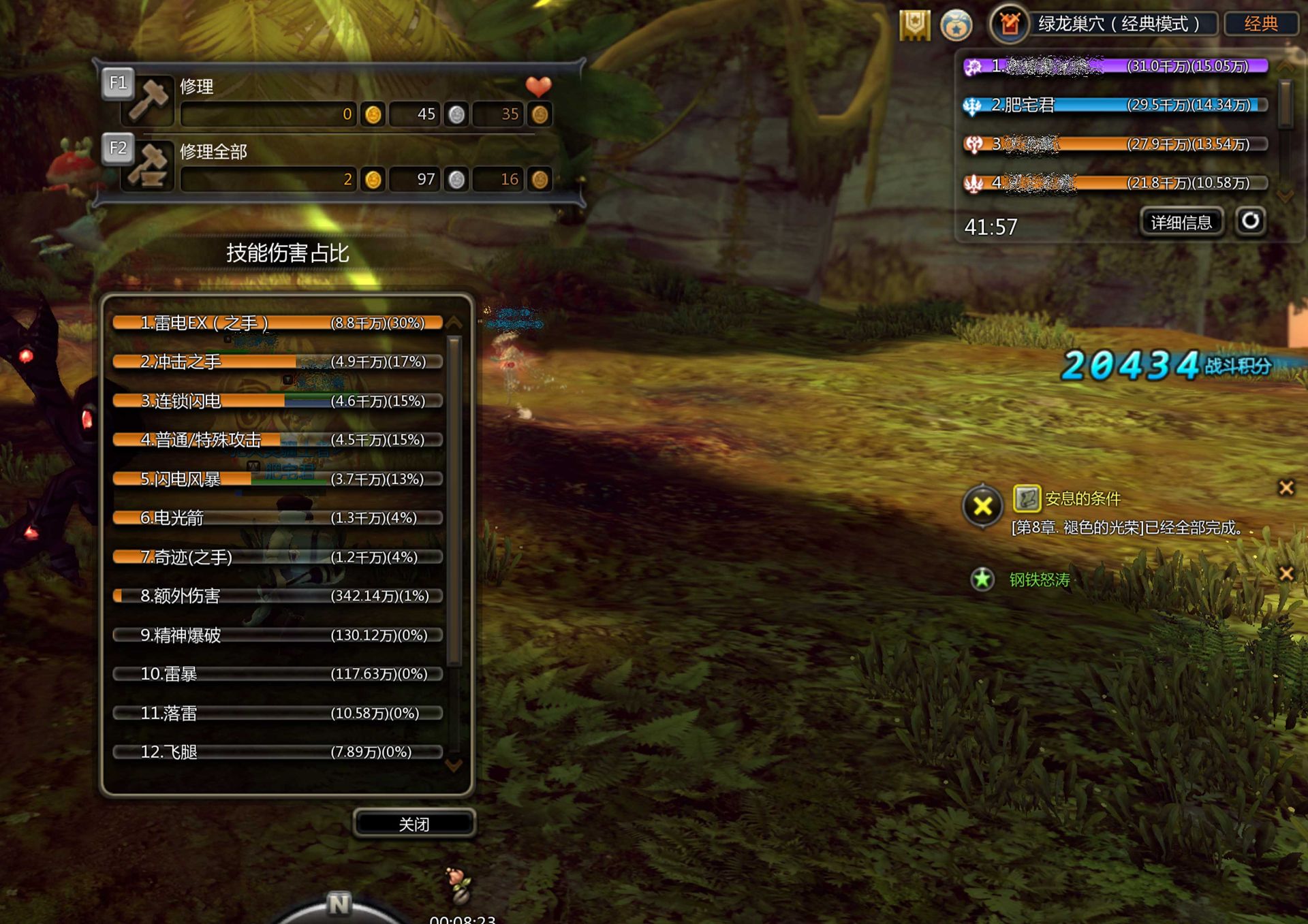Screen dimensions: 1308x924
Task: Click the 普通/特殊攻击 damage row
Action: coord(278,440)
